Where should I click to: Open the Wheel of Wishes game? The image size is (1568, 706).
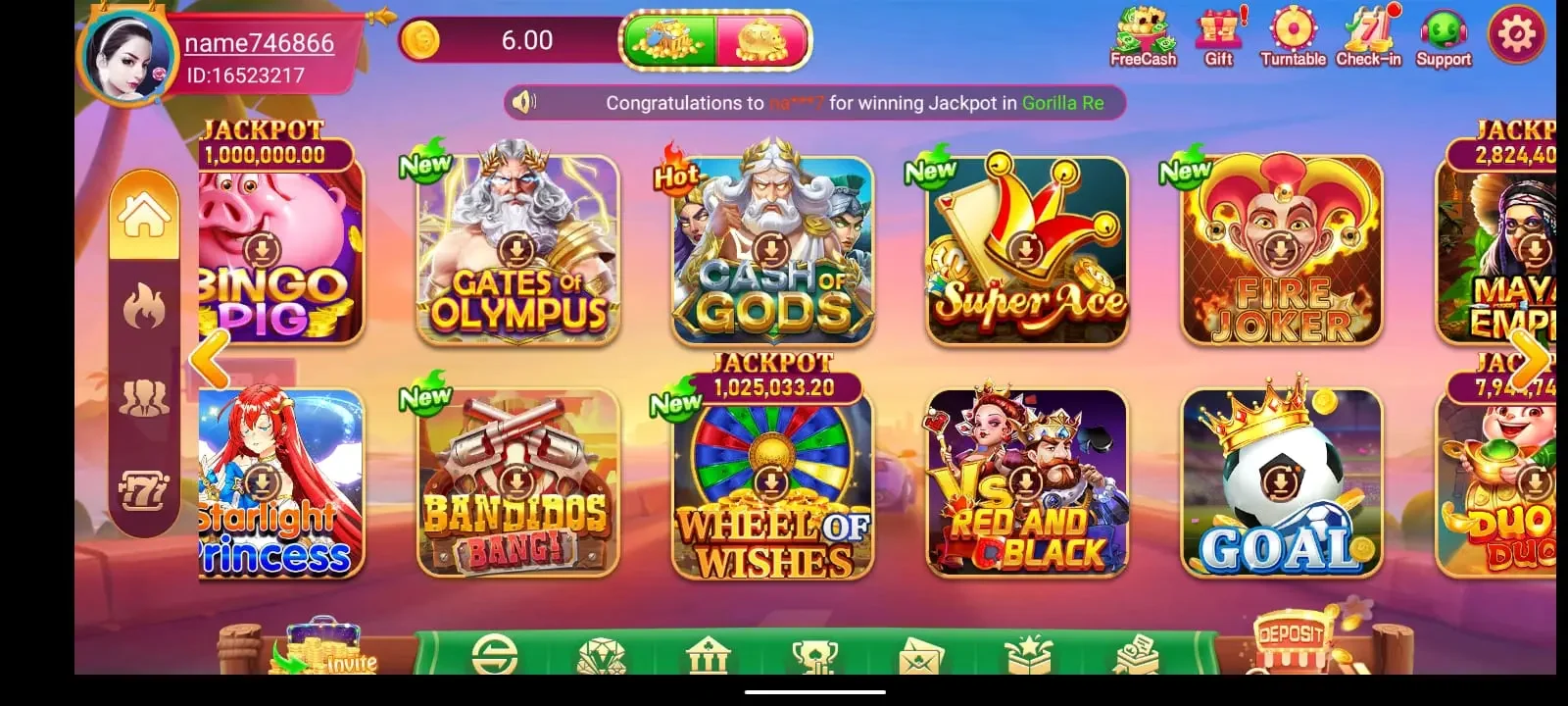click(x=772, y=483)
